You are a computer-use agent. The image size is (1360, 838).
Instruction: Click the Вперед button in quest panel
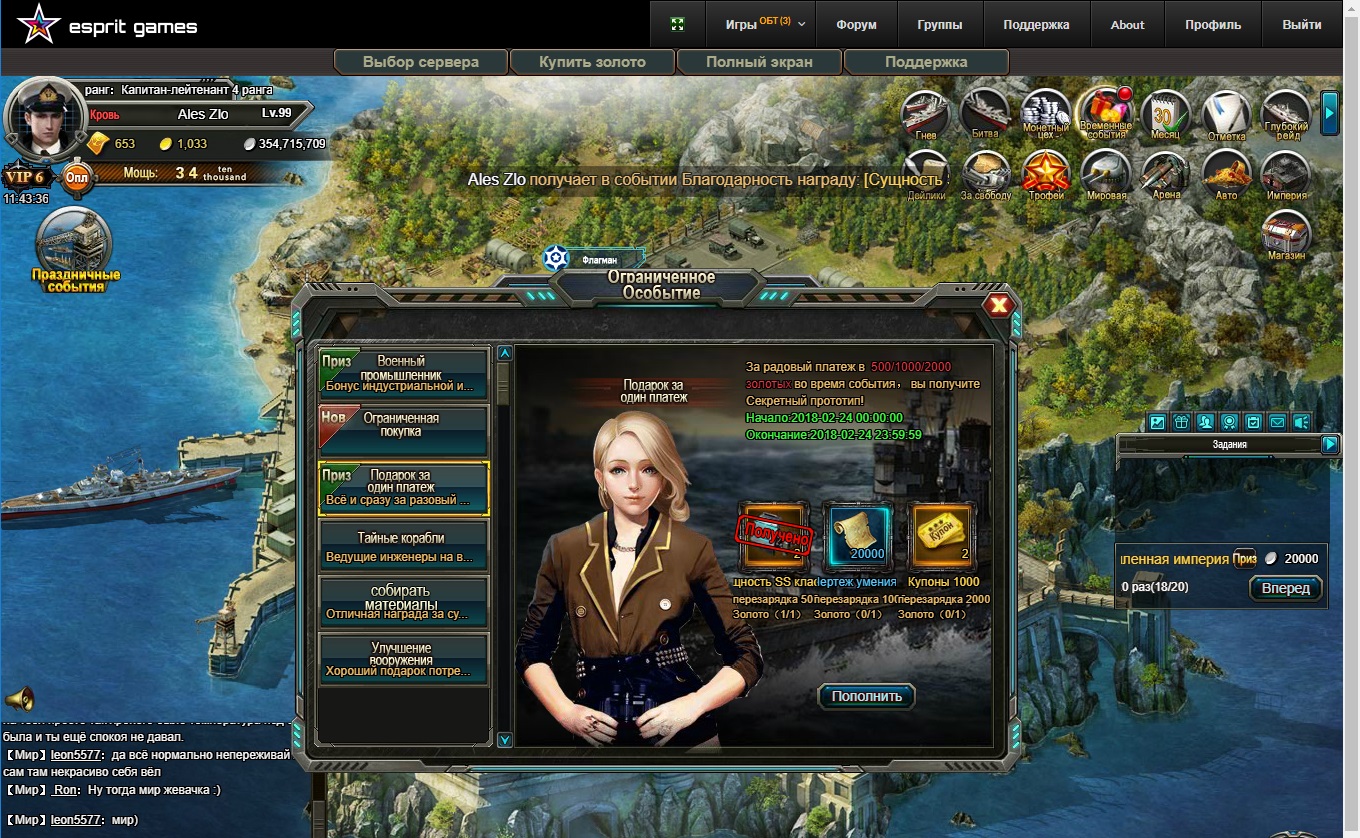click(x=1285, y=588)
